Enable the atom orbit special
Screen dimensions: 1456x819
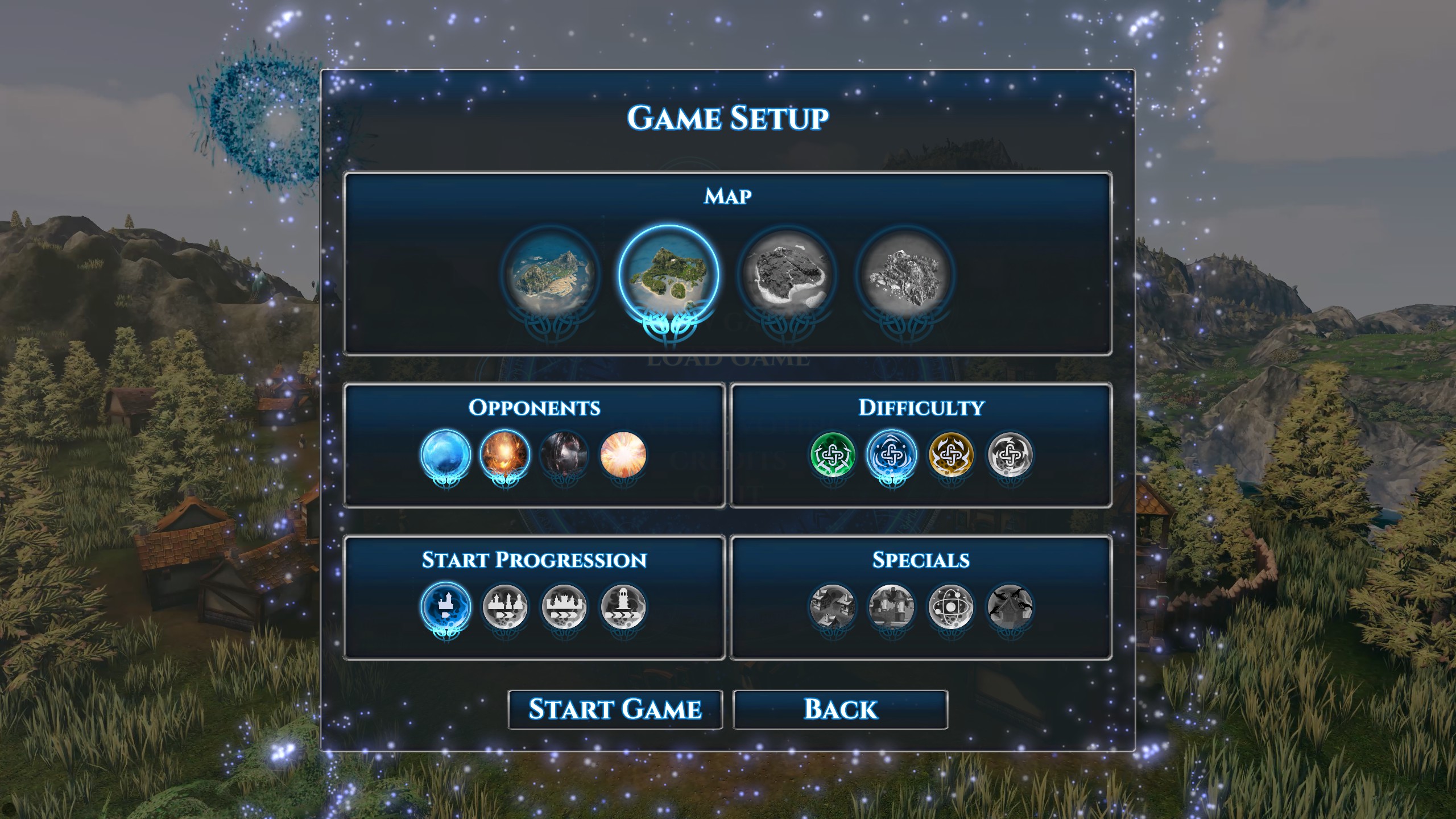click(x=951, y=607)
